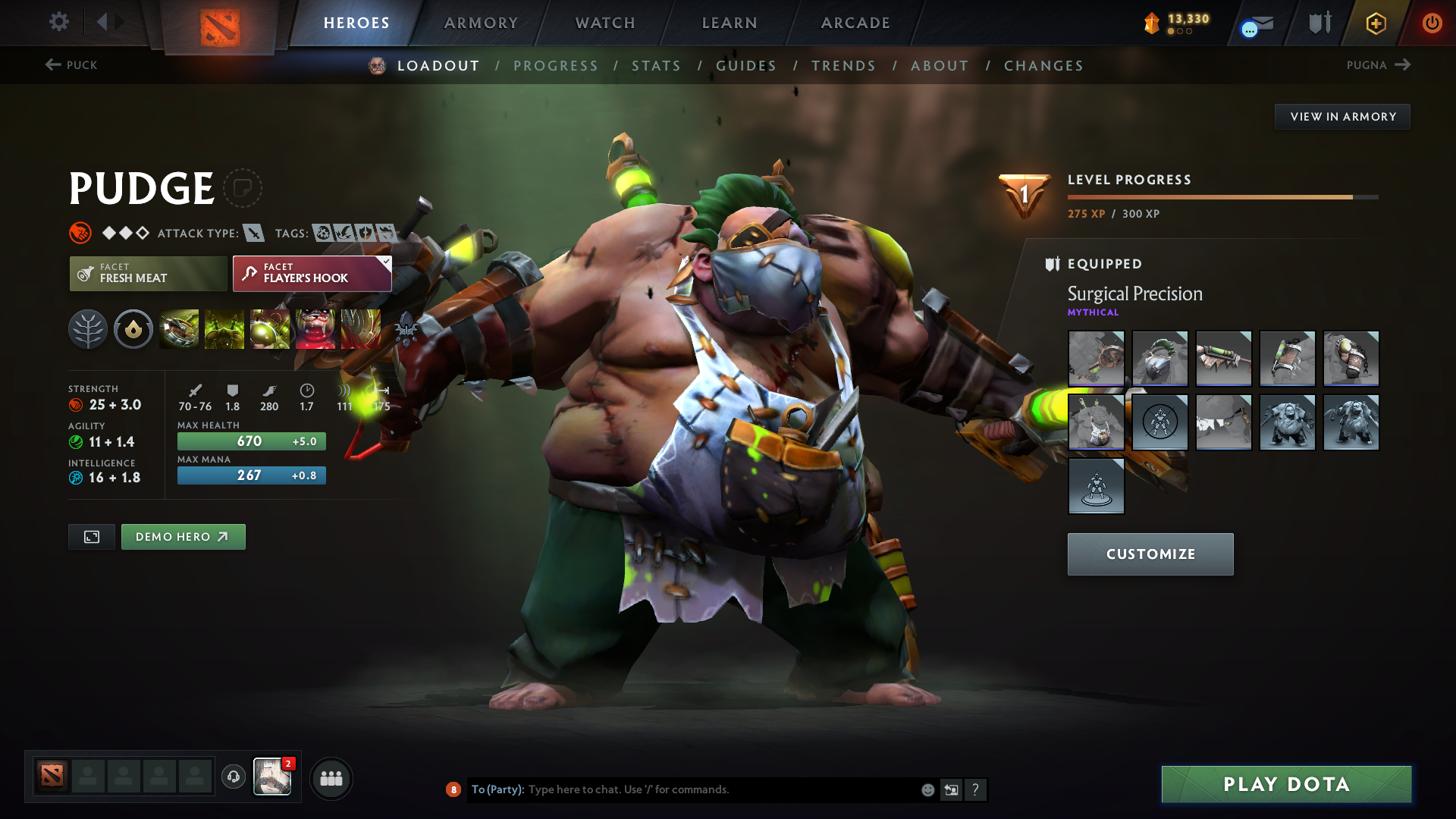Select Pudge's Meat Hook ability icon
1456x819 pixels.
tap(179, 329)
